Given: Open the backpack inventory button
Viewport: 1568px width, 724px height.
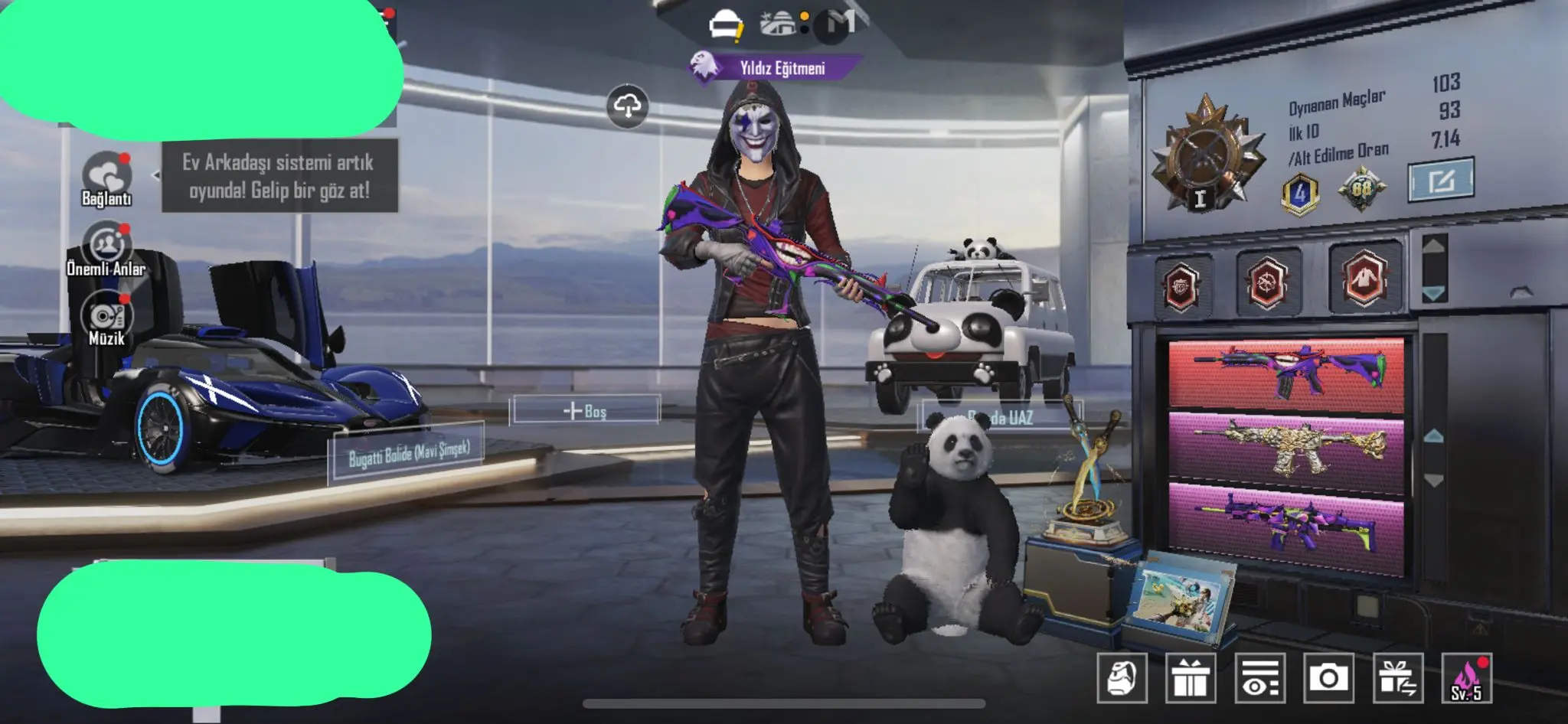Looking at the screenshot, I should tap(1122, 678).
